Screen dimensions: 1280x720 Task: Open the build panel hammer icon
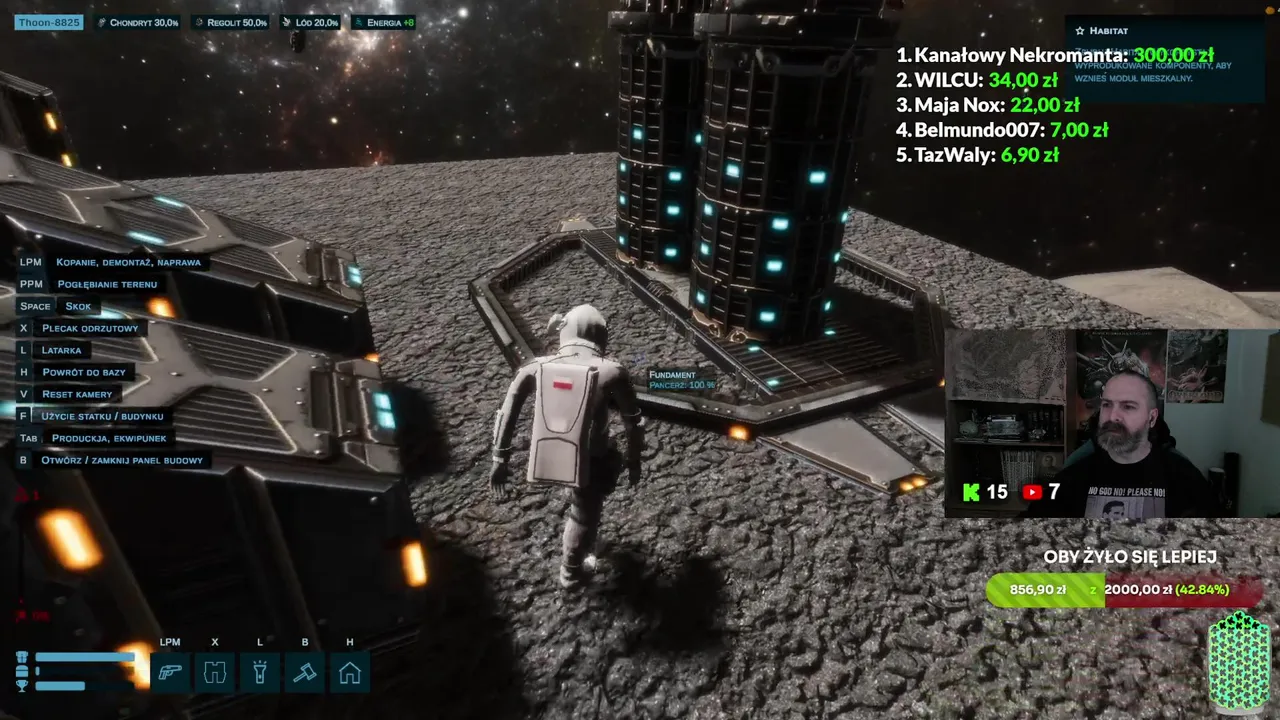(305, 672)
